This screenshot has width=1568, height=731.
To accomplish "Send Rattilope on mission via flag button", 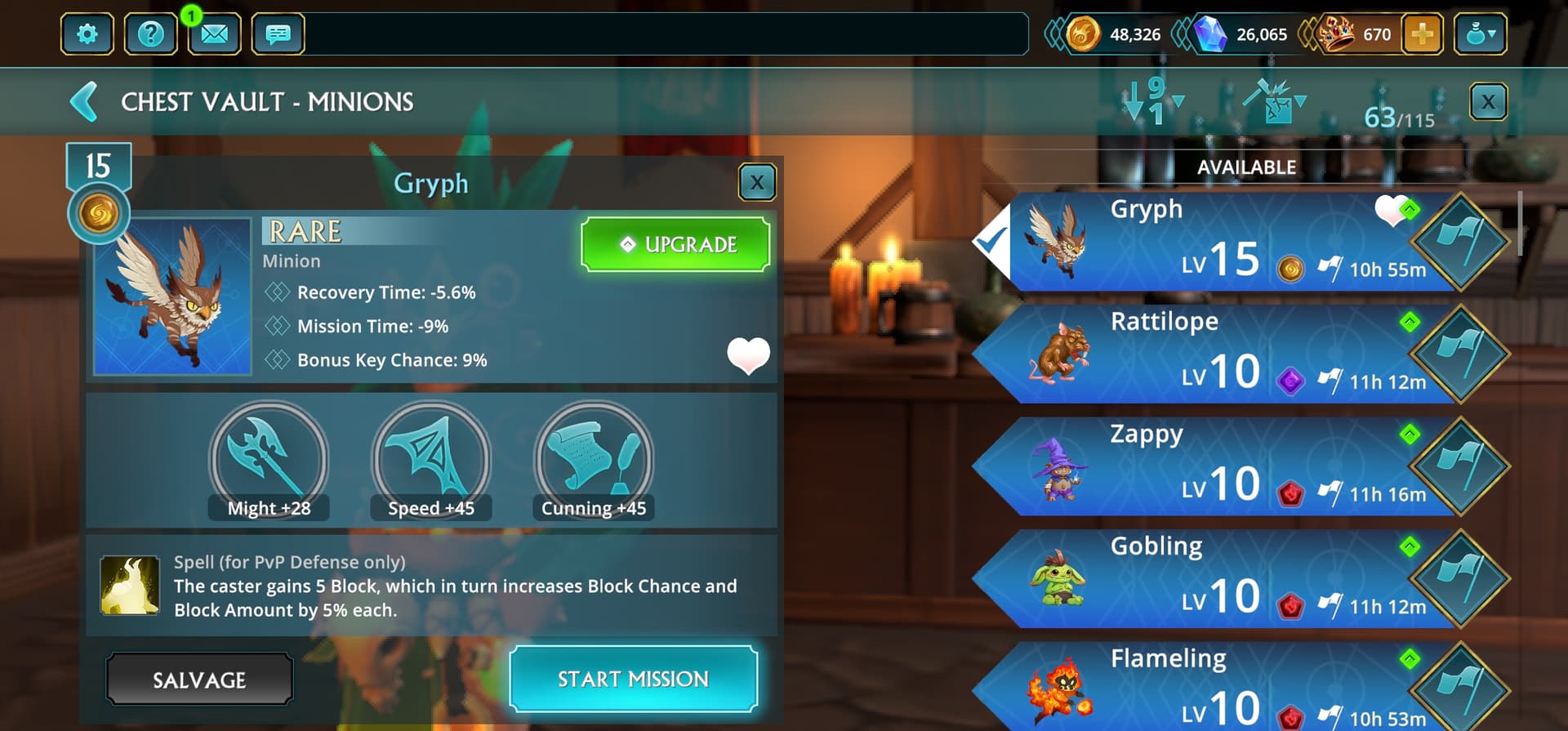I will click(1460, 354).
